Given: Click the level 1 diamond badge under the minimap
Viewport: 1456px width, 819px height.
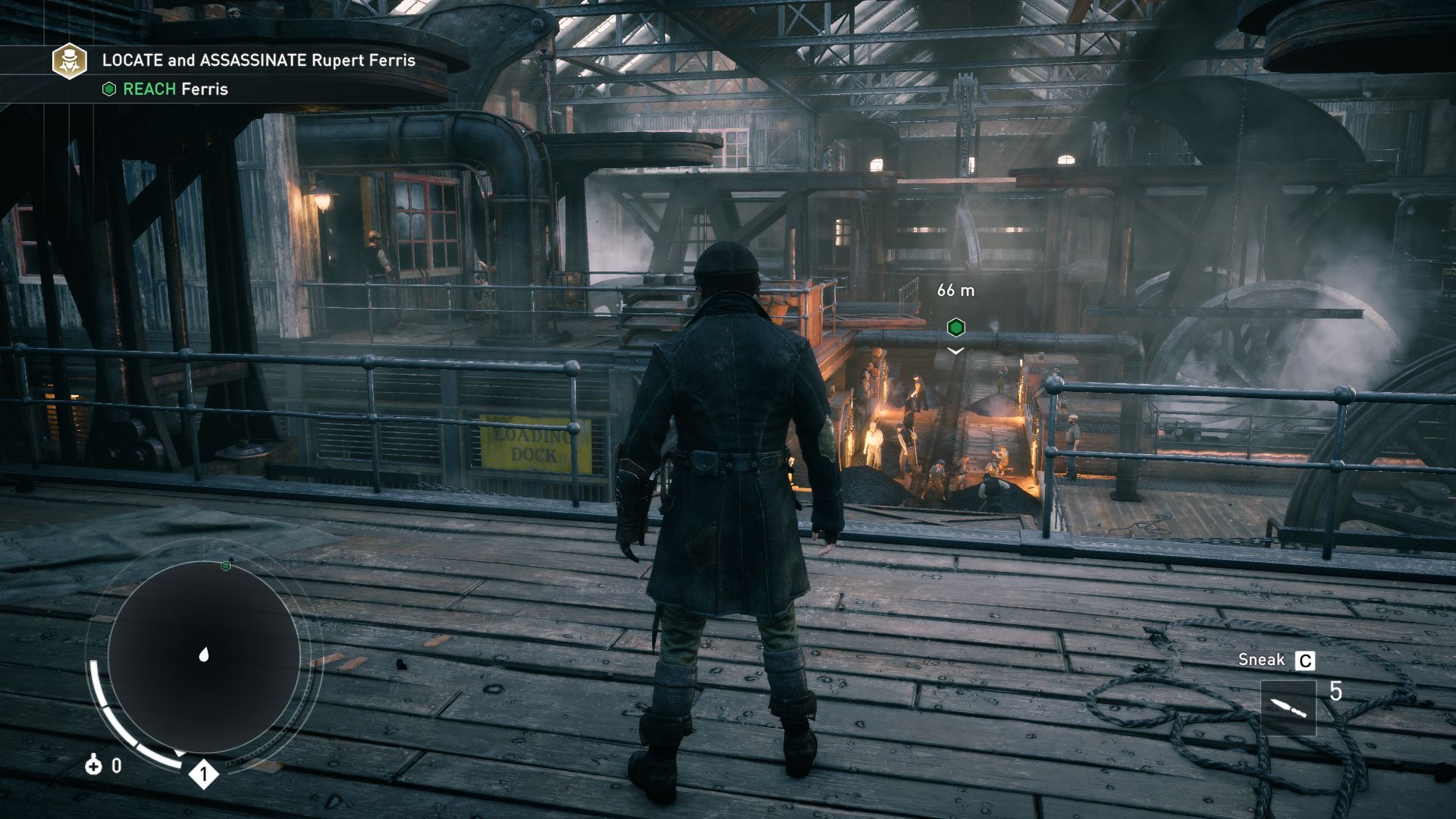Looking at the screenshot, I should (203, 773).
